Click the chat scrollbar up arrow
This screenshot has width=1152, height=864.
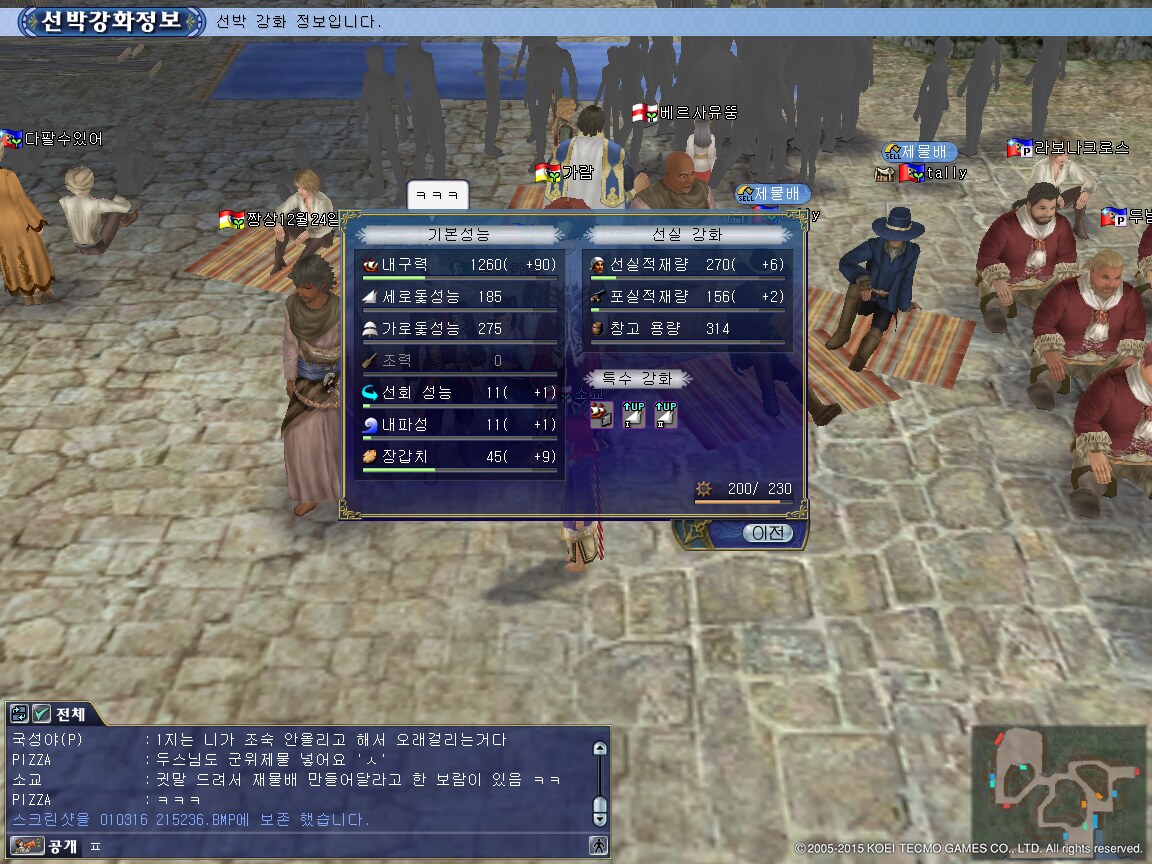coord(599,748)
